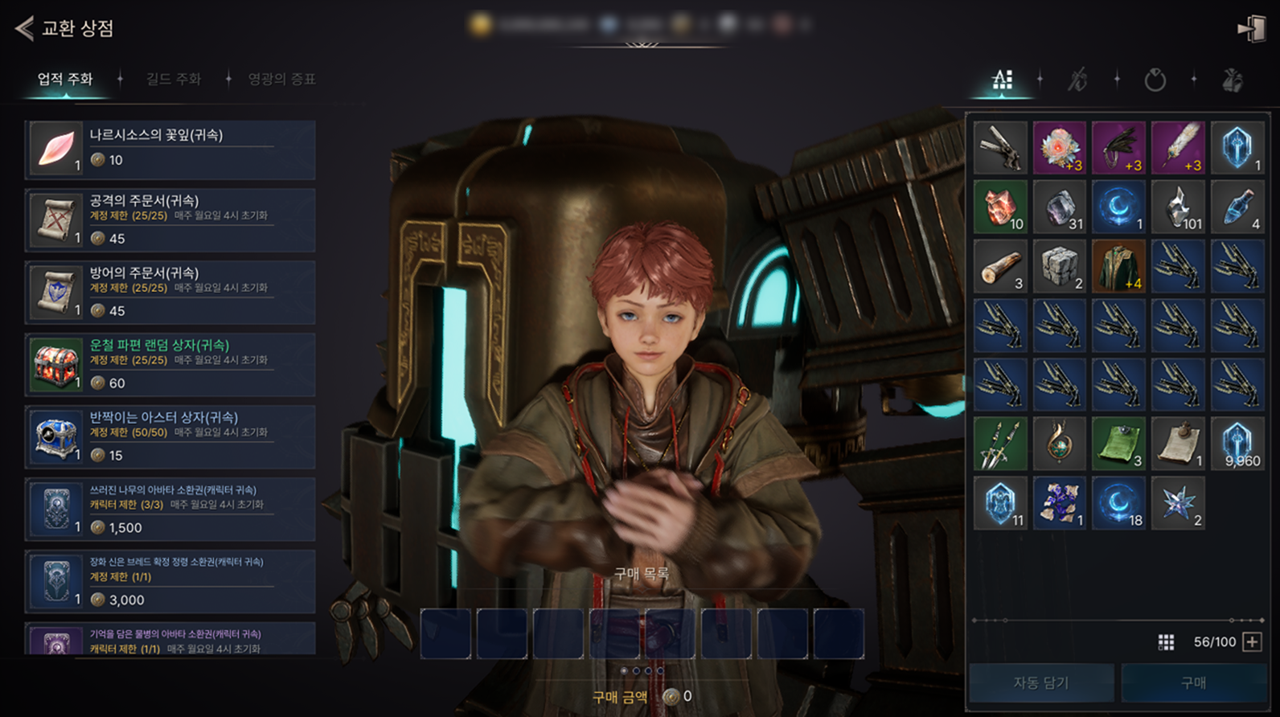
Task: Expand inventory with the plus button
Action: click(x=1252, y=642)
